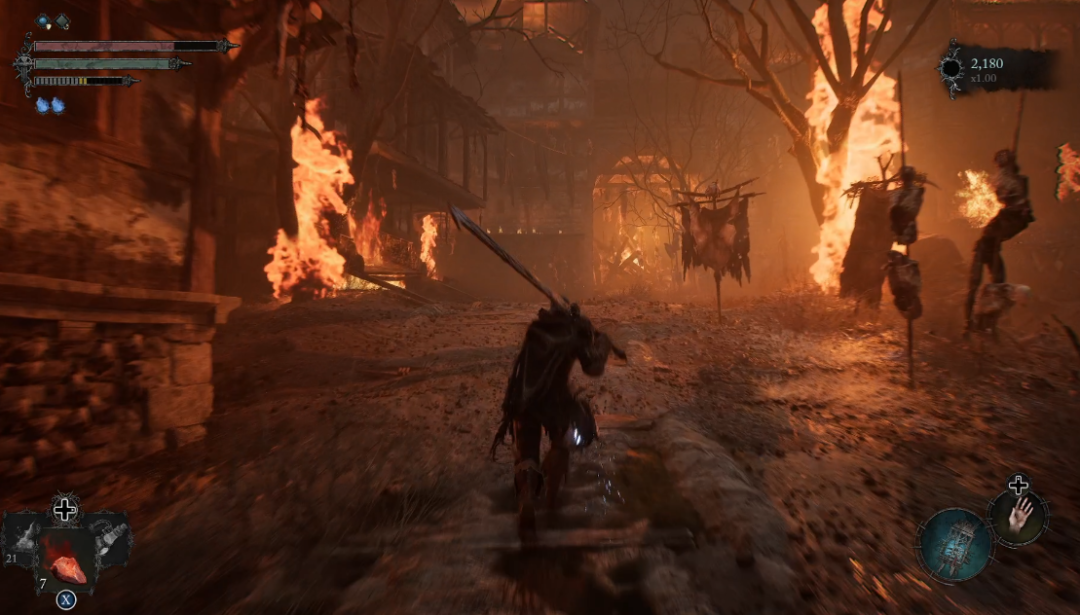Pick the pale flask quick item slot
This screenshot has width=1080, height=615.
click(108, 539)
